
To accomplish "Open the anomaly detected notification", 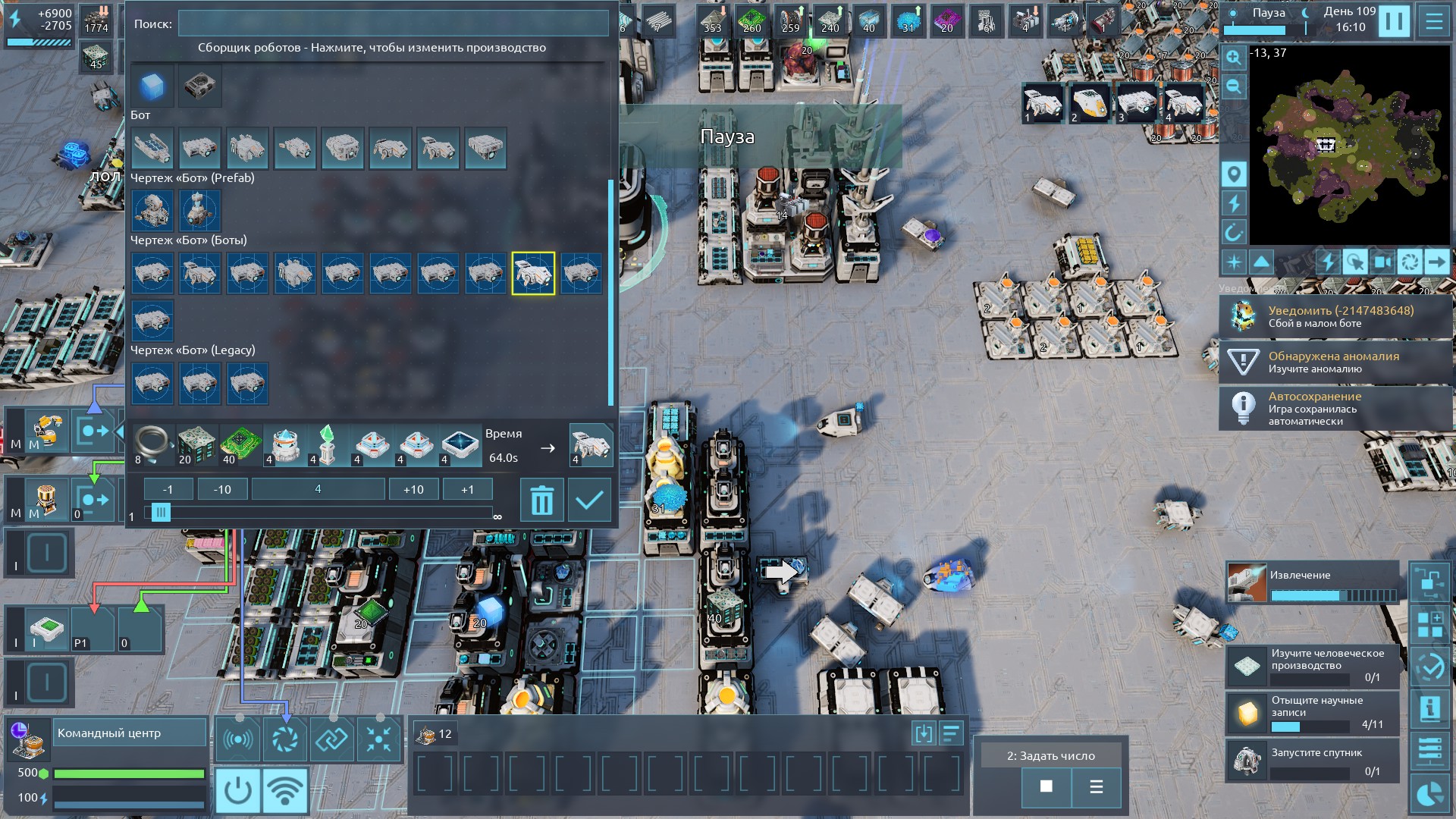I will click(x=1335, y=362).
